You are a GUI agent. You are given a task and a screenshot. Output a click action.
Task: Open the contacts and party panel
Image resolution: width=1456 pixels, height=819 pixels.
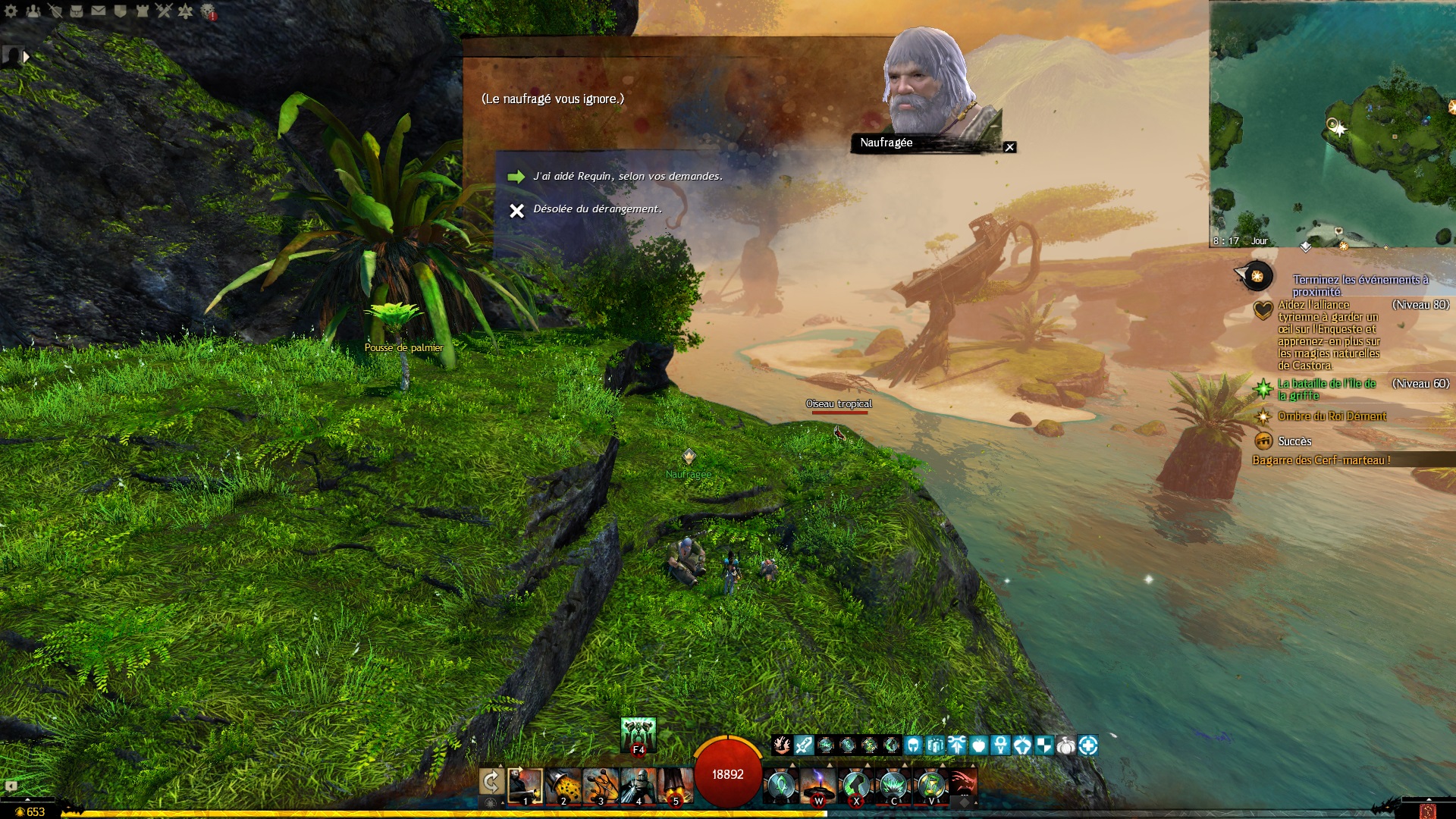pyautogui.click(x=33, y=11)
